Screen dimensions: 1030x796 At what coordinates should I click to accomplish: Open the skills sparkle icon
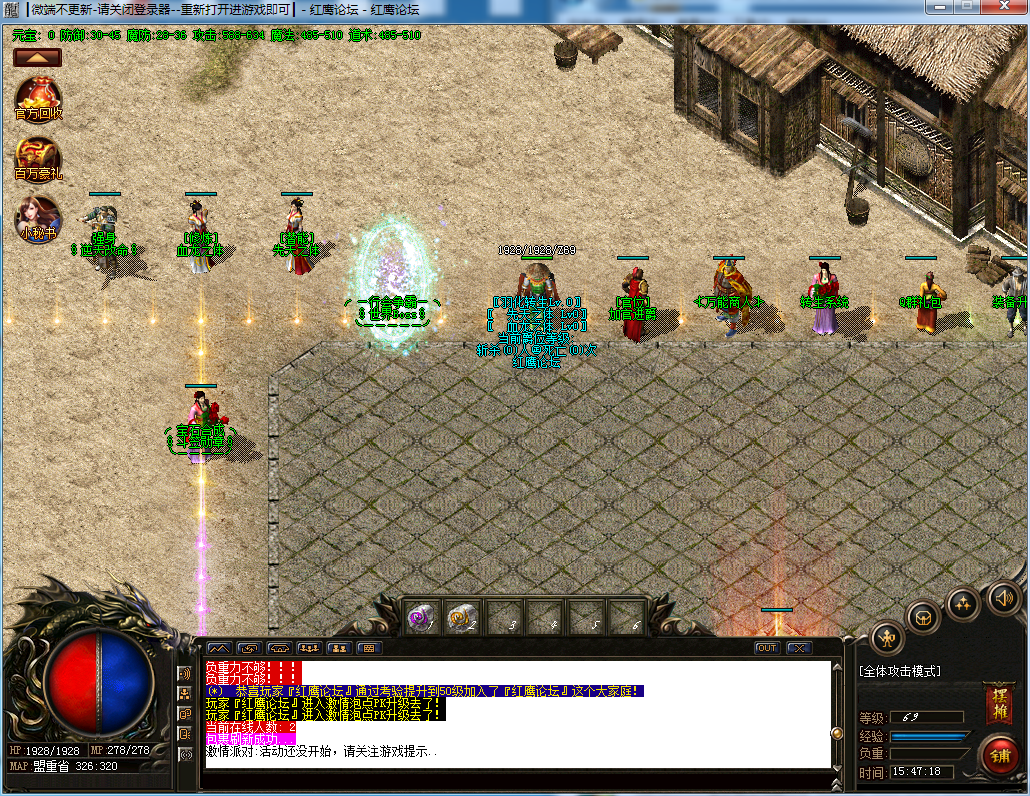coord(963,602)
